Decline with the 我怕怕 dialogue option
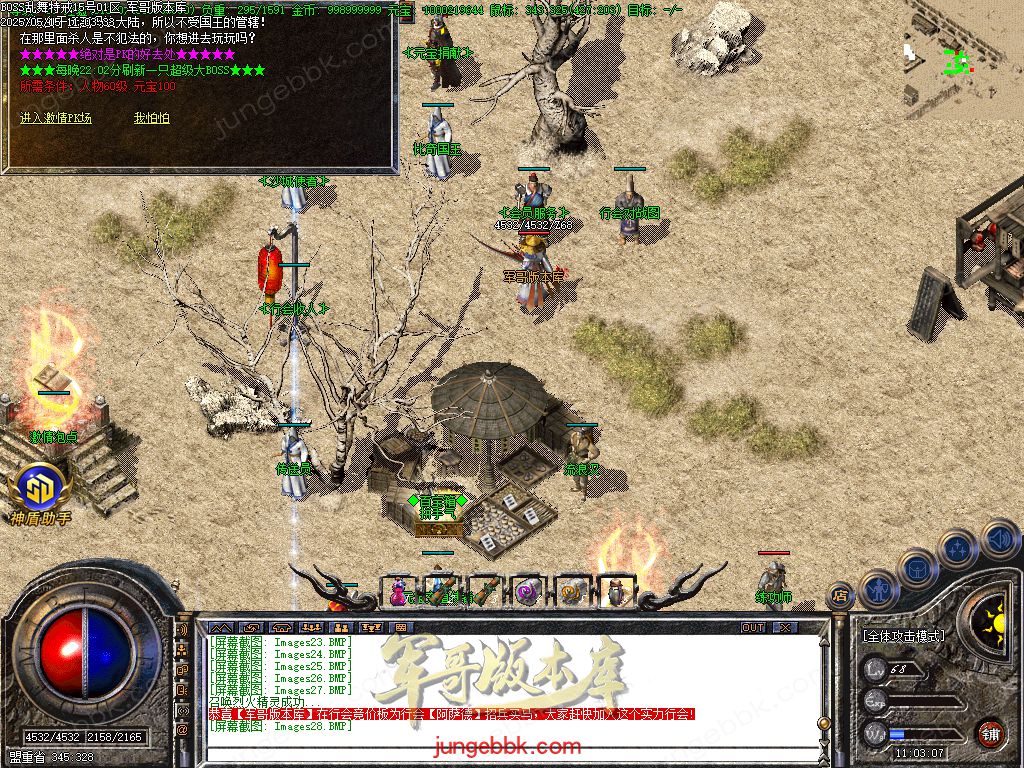1024x768 pixels. coord(152,118)
